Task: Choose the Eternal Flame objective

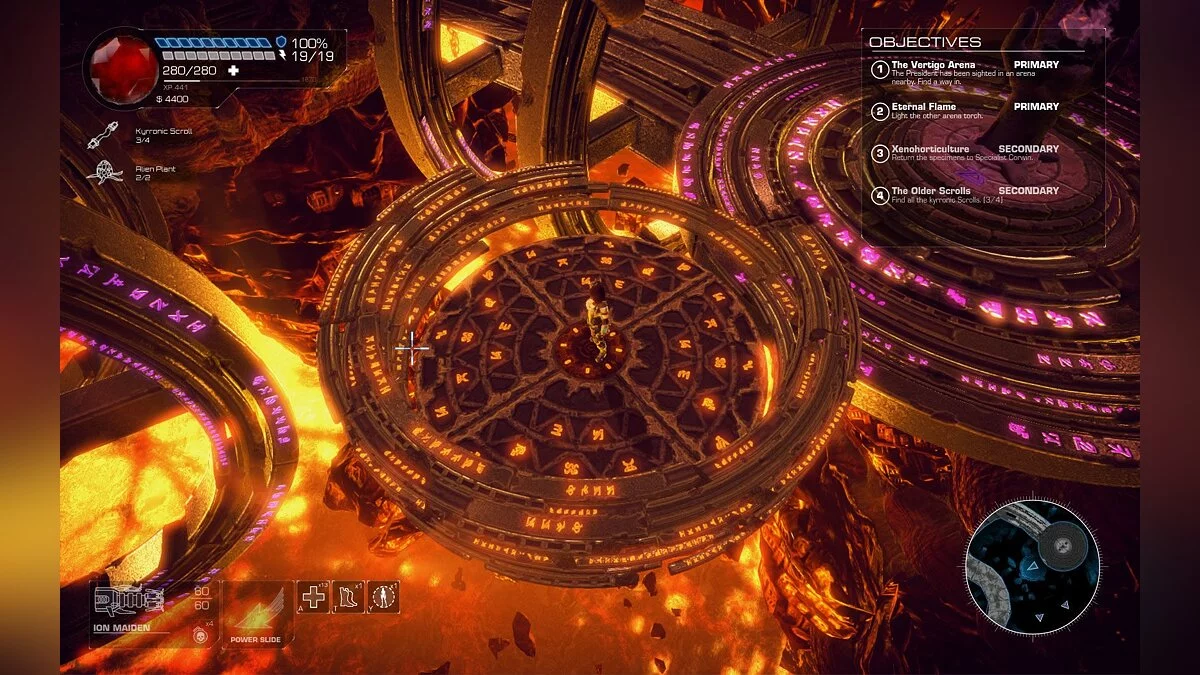Action: pos(923,107)
